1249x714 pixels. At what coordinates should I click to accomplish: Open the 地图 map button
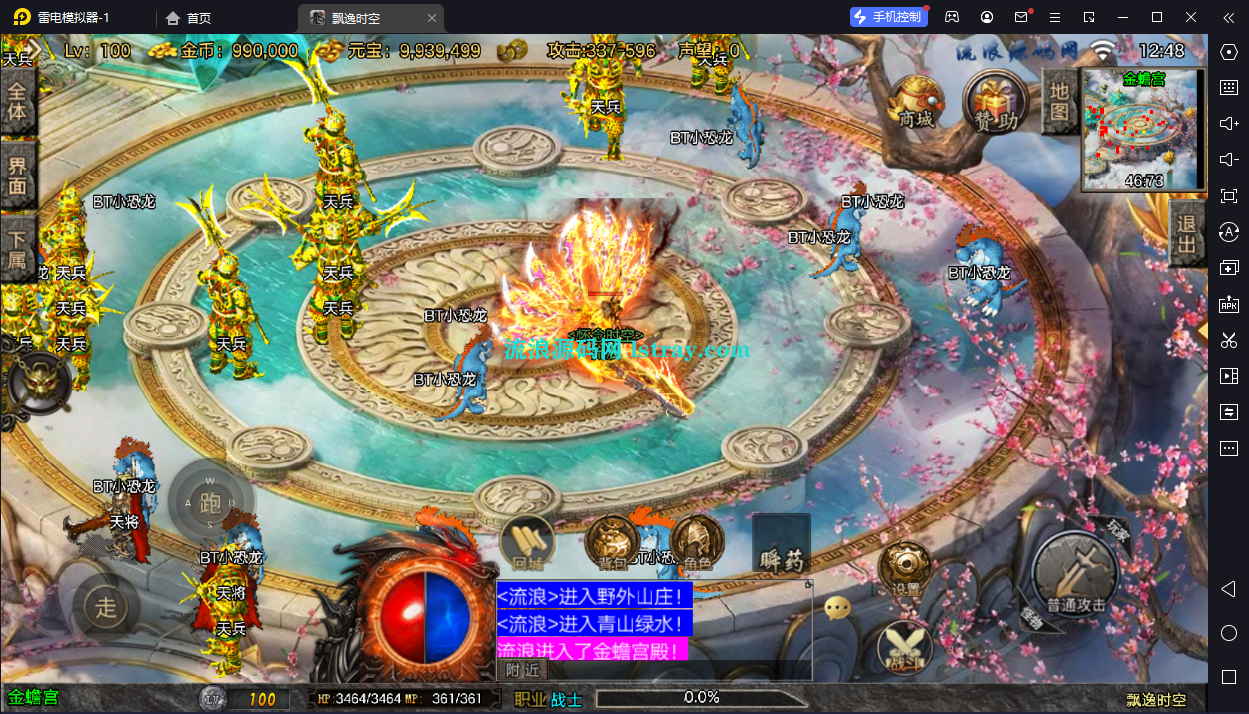pos(1059,102)
